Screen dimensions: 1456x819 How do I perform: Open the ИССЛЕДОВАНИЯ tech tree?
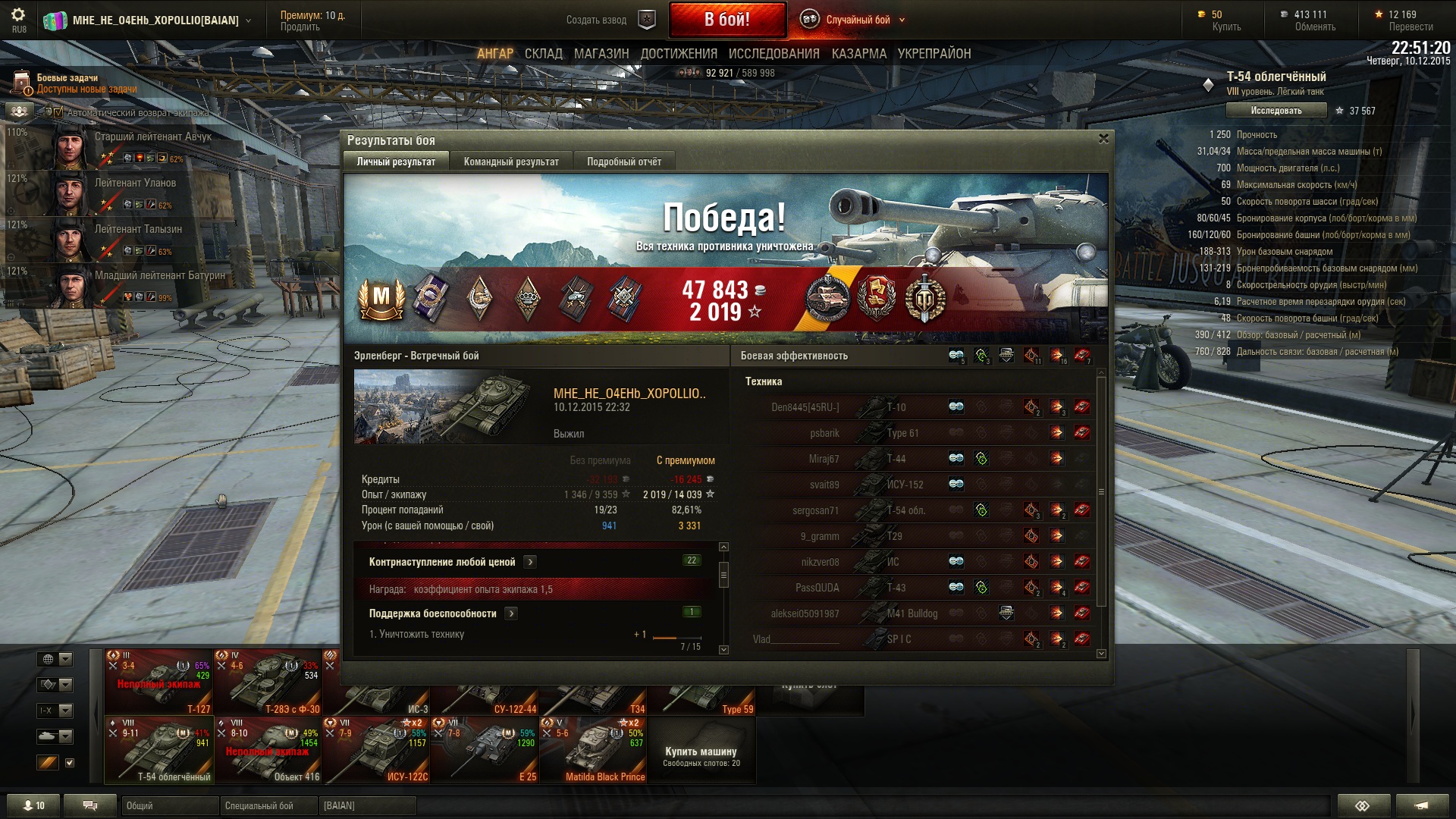773,54
